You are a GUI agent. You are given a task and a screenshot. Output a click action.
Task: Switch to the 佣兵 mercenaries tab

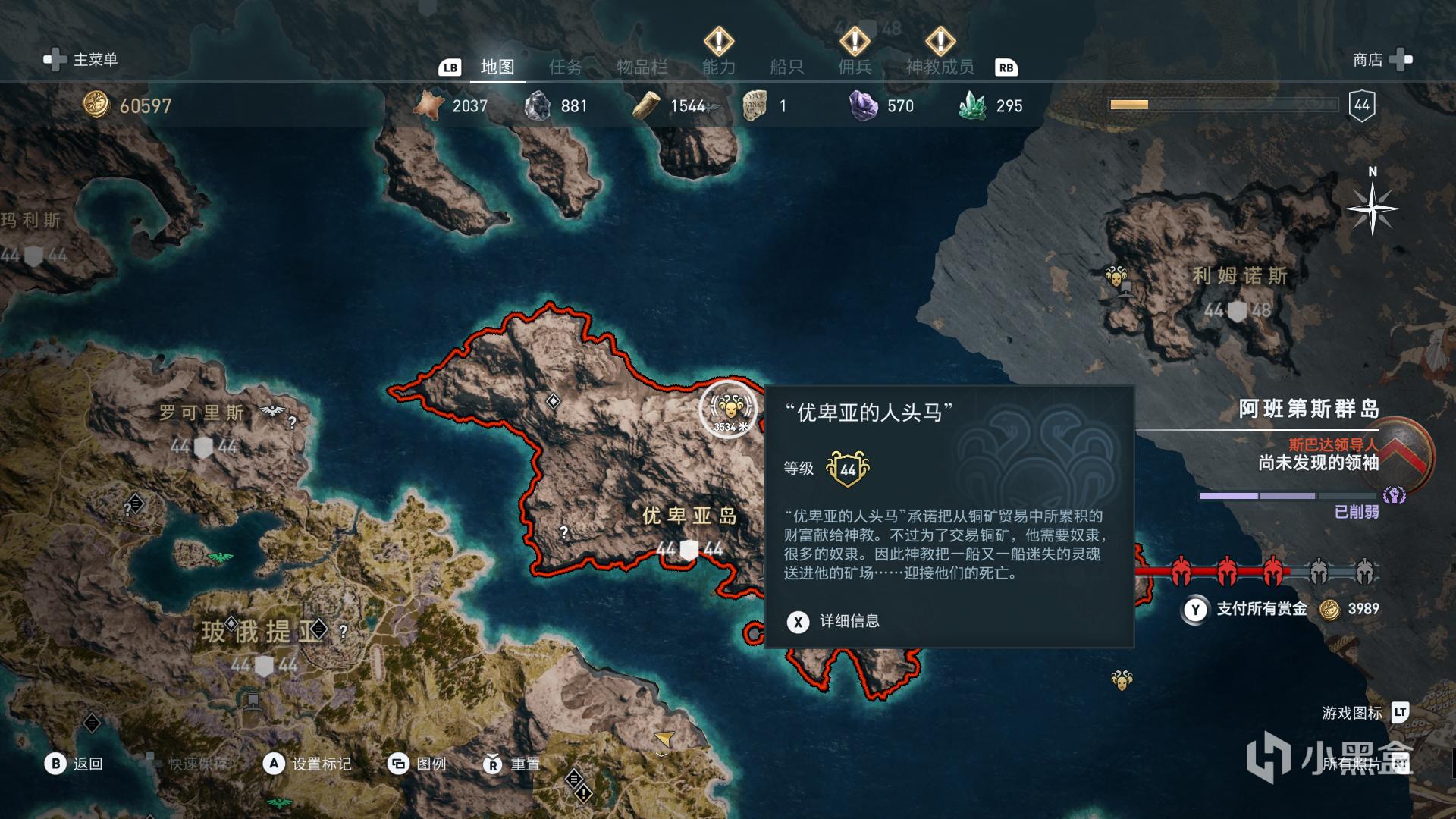pos(855,67)
